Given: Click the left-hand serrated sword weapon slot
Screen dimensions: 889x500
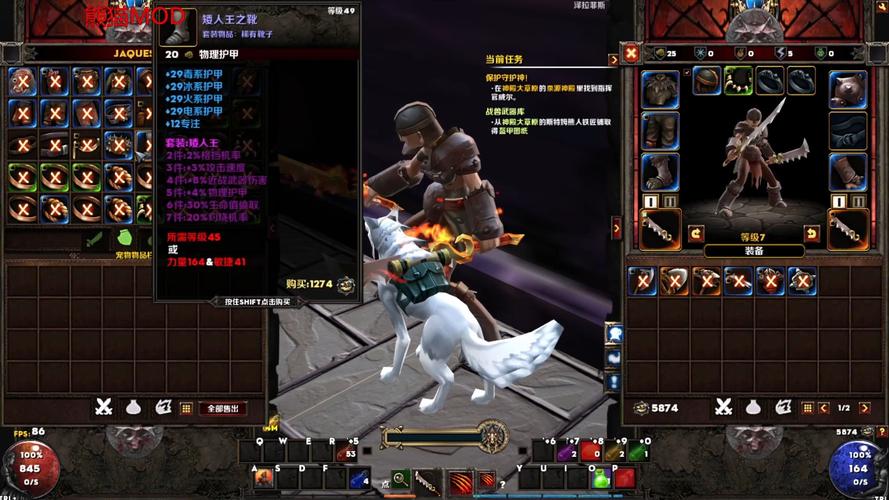Looking at the screenshot, I should click(660, 229).
